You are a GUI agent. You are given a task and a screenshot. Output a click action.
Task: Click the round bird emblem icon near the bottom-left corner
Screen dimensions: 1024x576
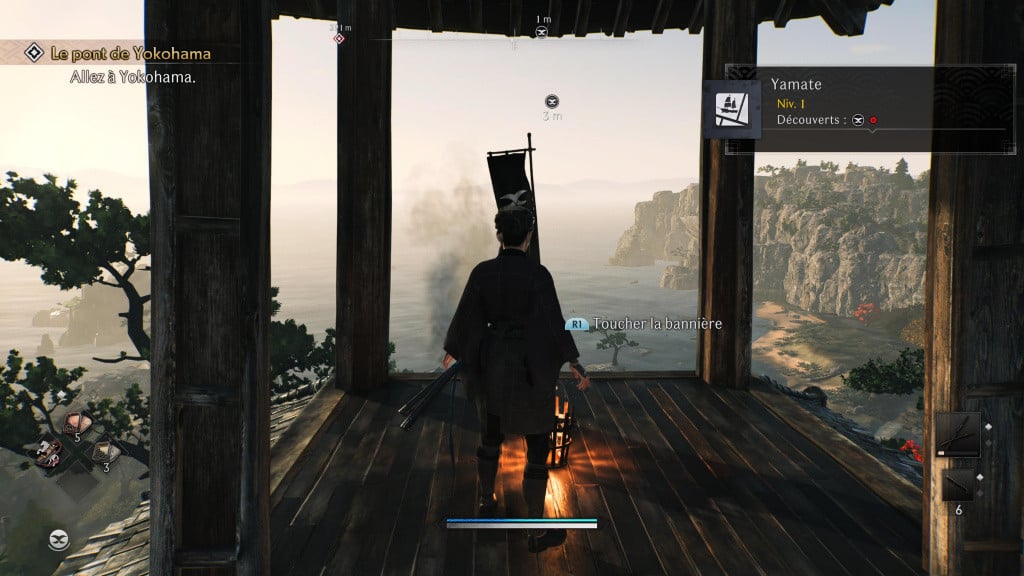[x=58, y=541]
